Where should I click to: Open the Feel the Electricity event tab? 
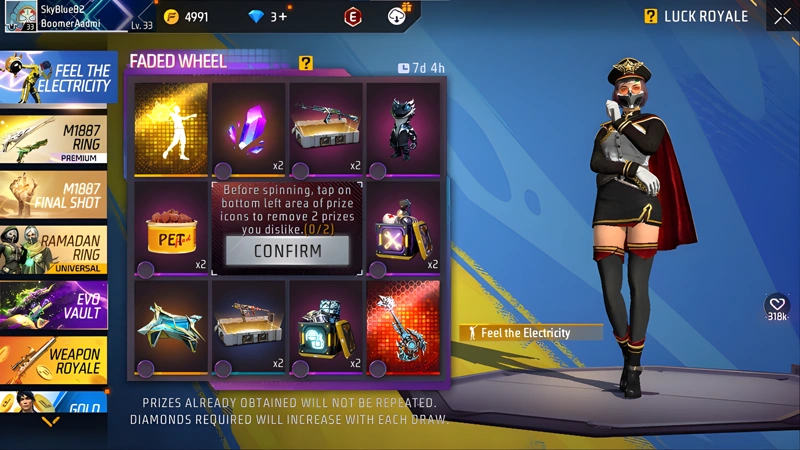pos(58,78)
